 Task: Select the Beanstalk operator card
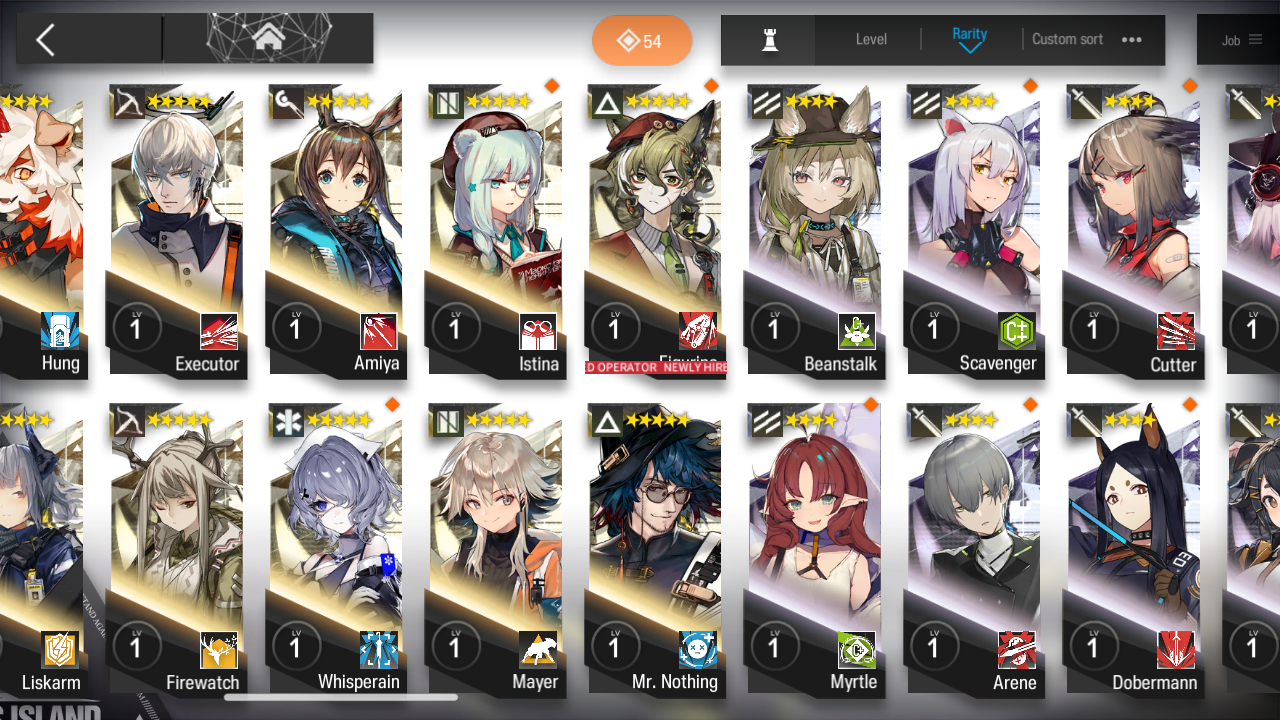[815, 230]
